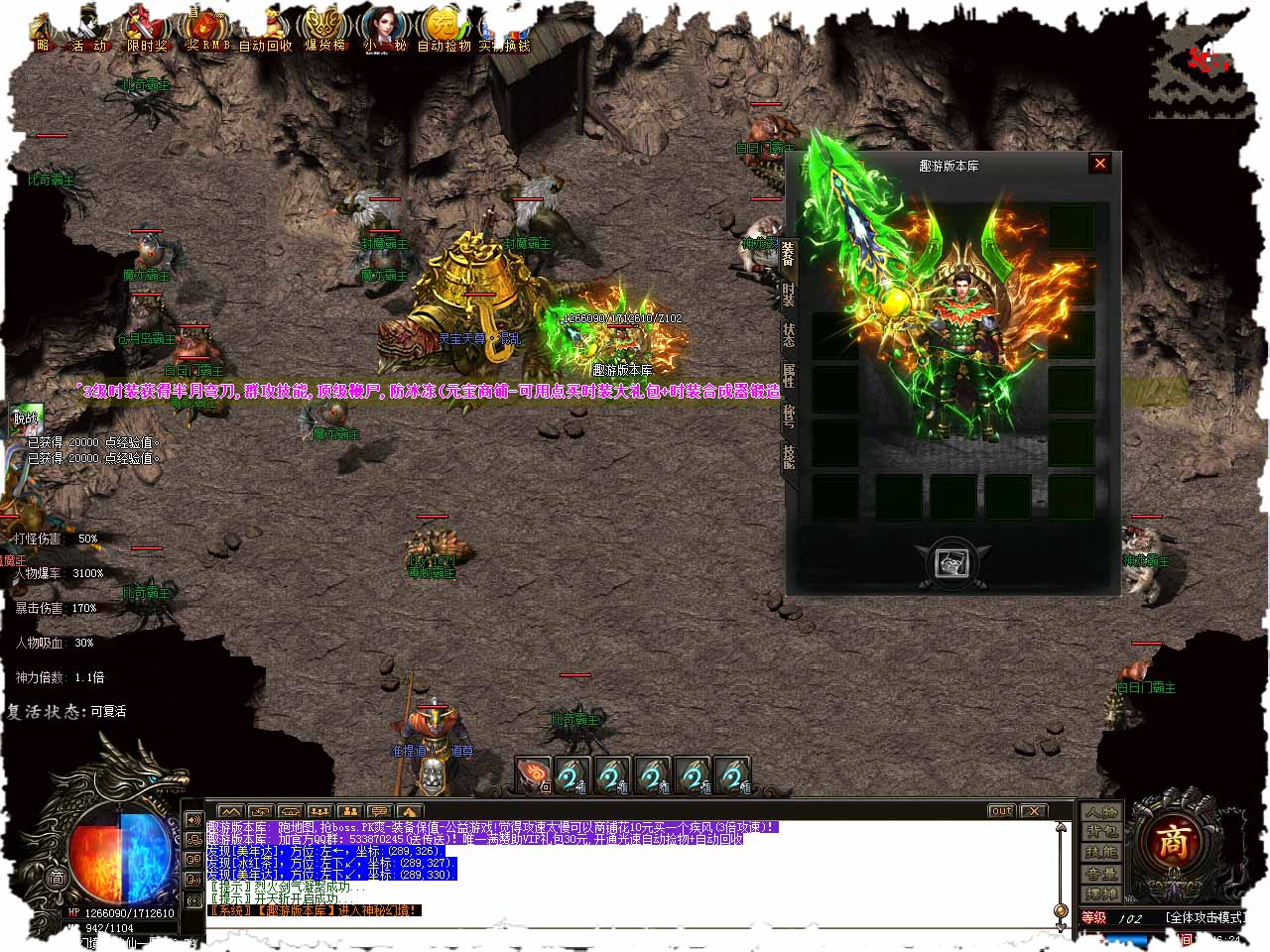This screenshot has height=952, width=1270.
Task: Toggle 自动捡物 auto-pickup
Action: click(x=443, y=30)
